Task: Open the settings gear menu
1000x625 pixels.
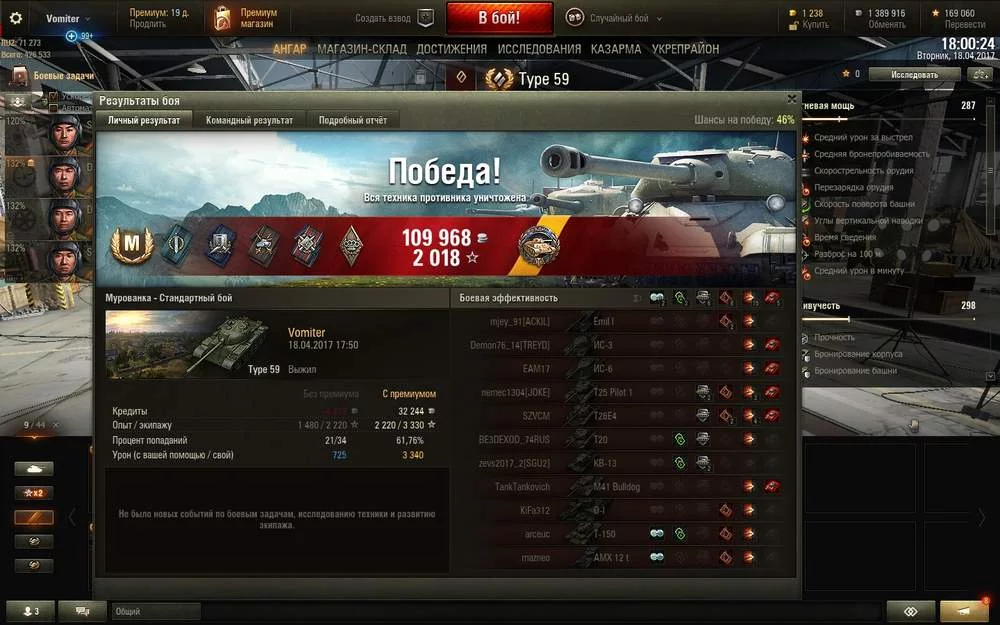Action: coord(16,18)
